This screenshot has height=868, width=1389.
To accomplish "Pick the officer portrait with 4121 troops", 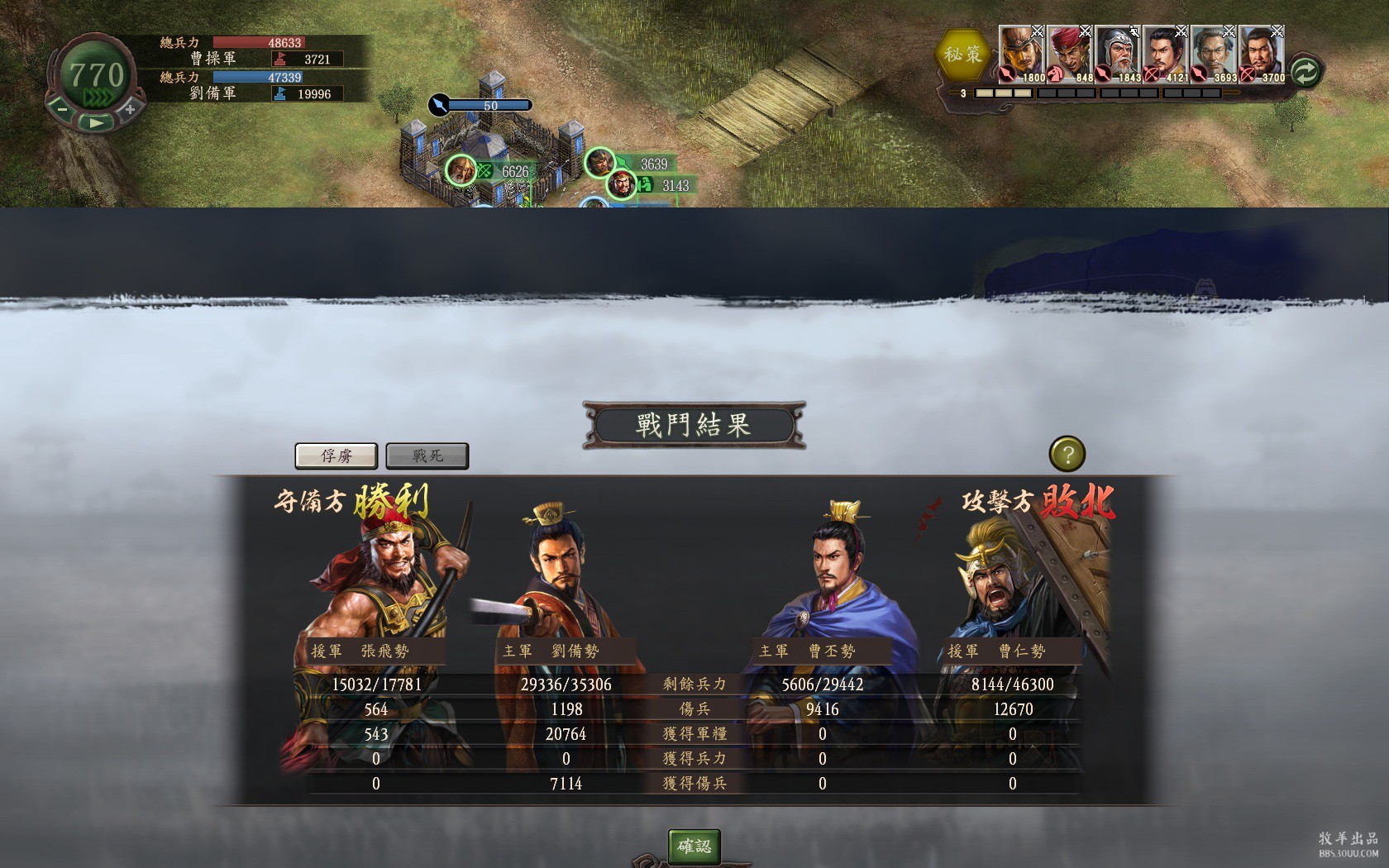I will tap(1166, 54).
